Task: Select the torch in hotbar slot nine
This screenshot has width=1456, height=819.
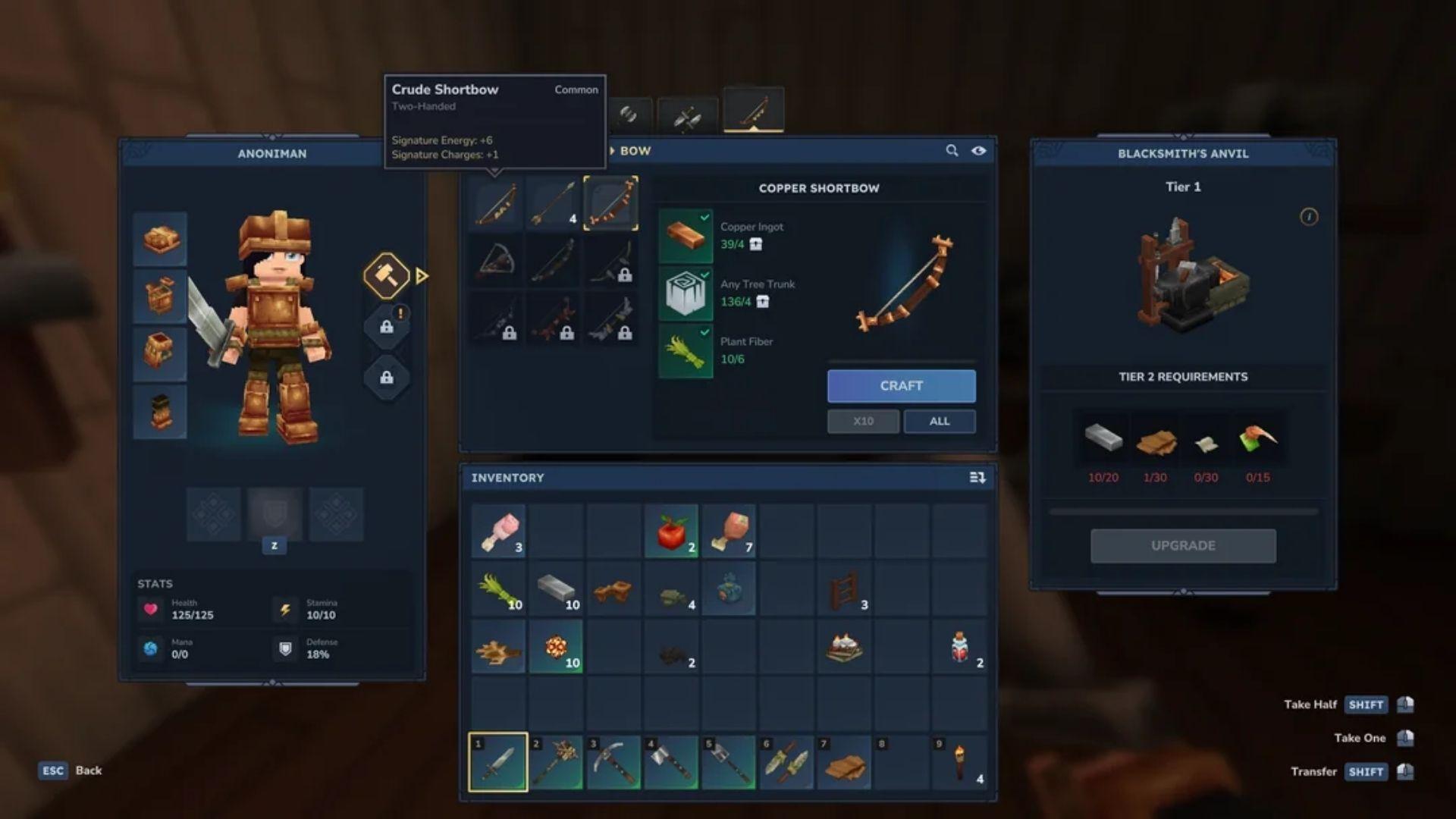Action: point(959,762)
